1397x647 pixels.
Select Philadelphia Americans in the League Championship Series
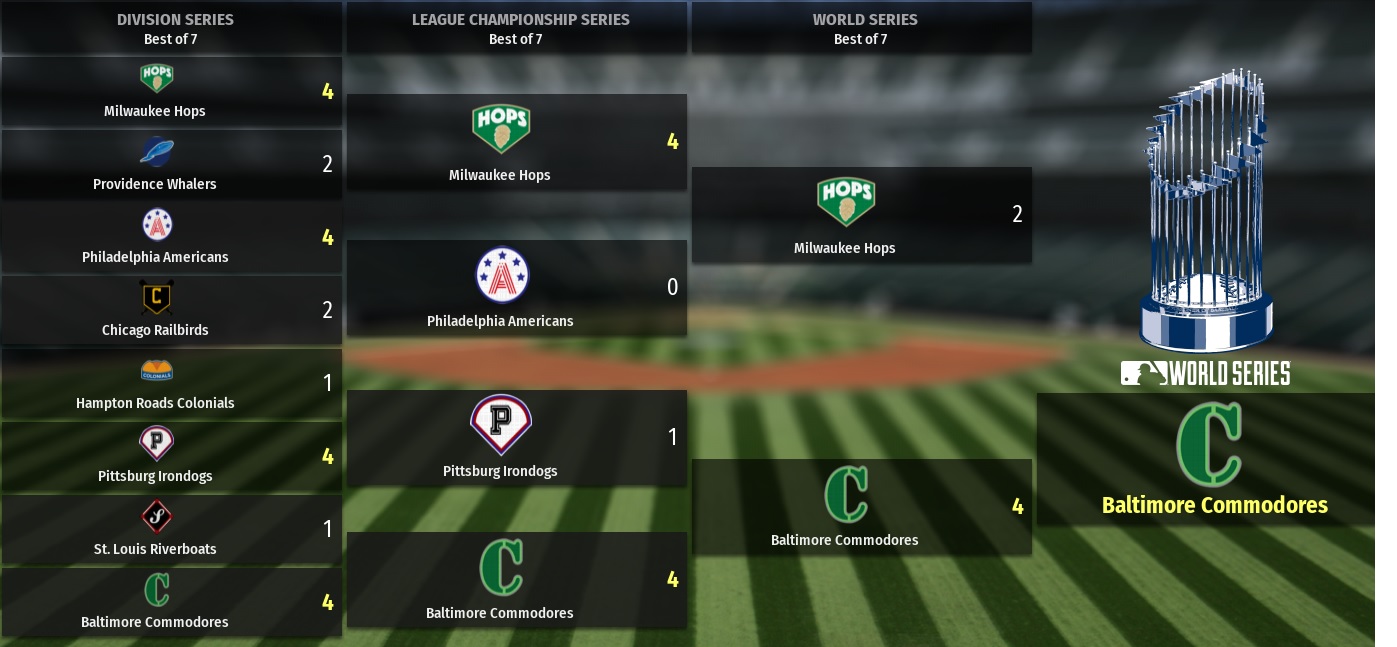pyautogui.click(x=516, y=288)
